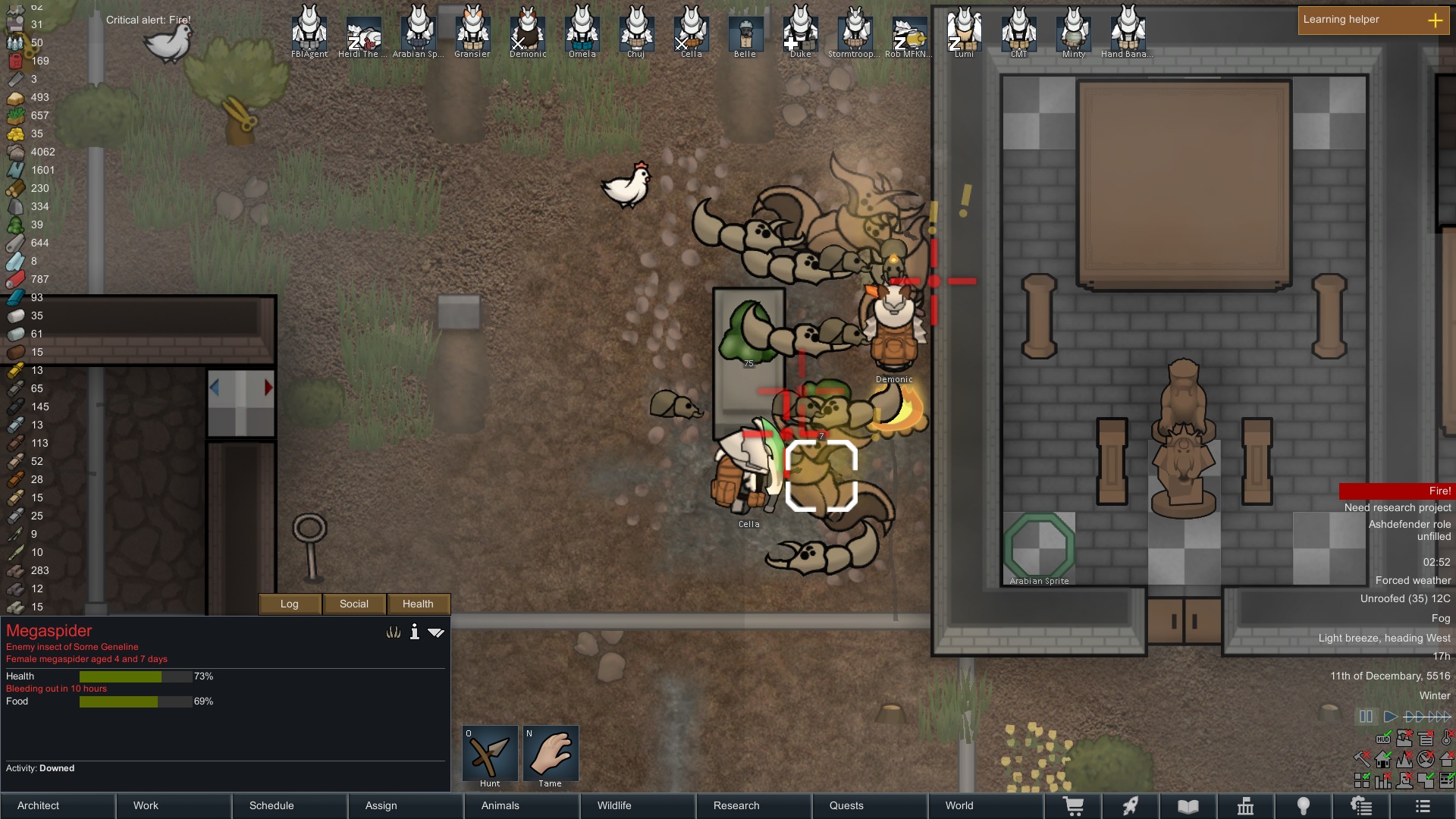Choose the Tame command

pos(551,755)
